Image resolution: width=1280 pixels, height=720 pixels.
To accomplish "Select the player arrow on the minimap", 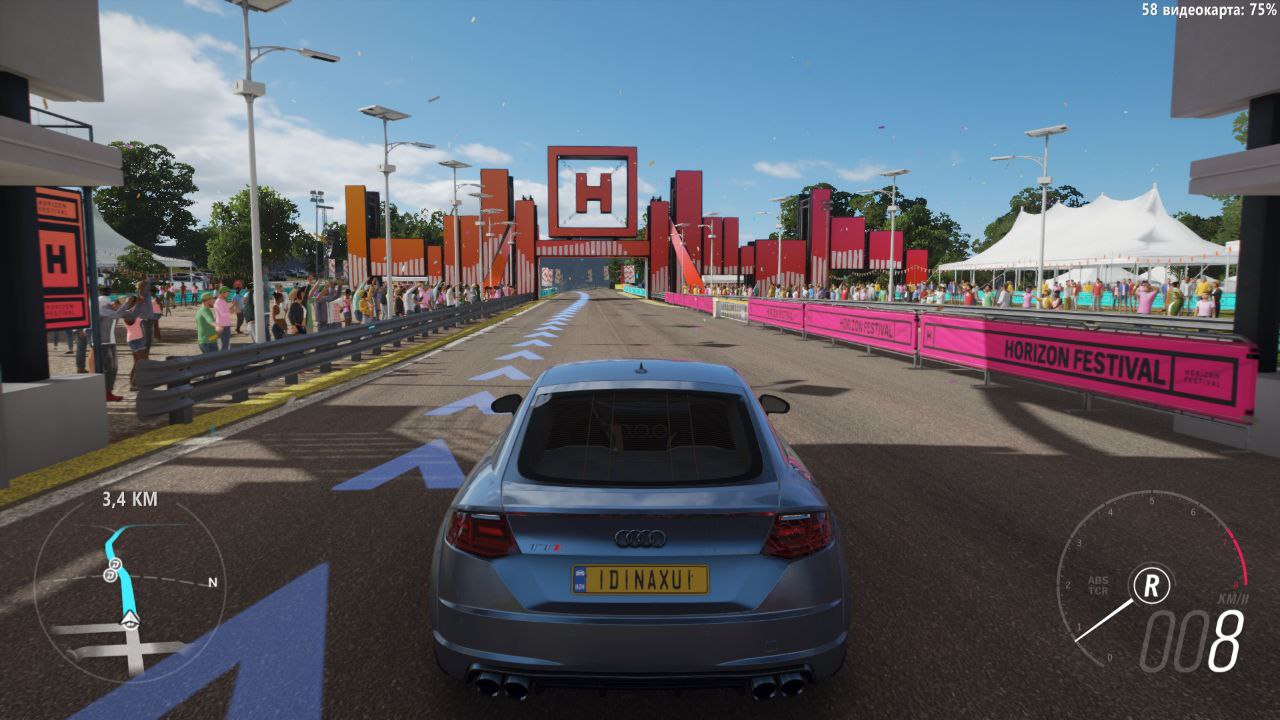I will (129, 622).
